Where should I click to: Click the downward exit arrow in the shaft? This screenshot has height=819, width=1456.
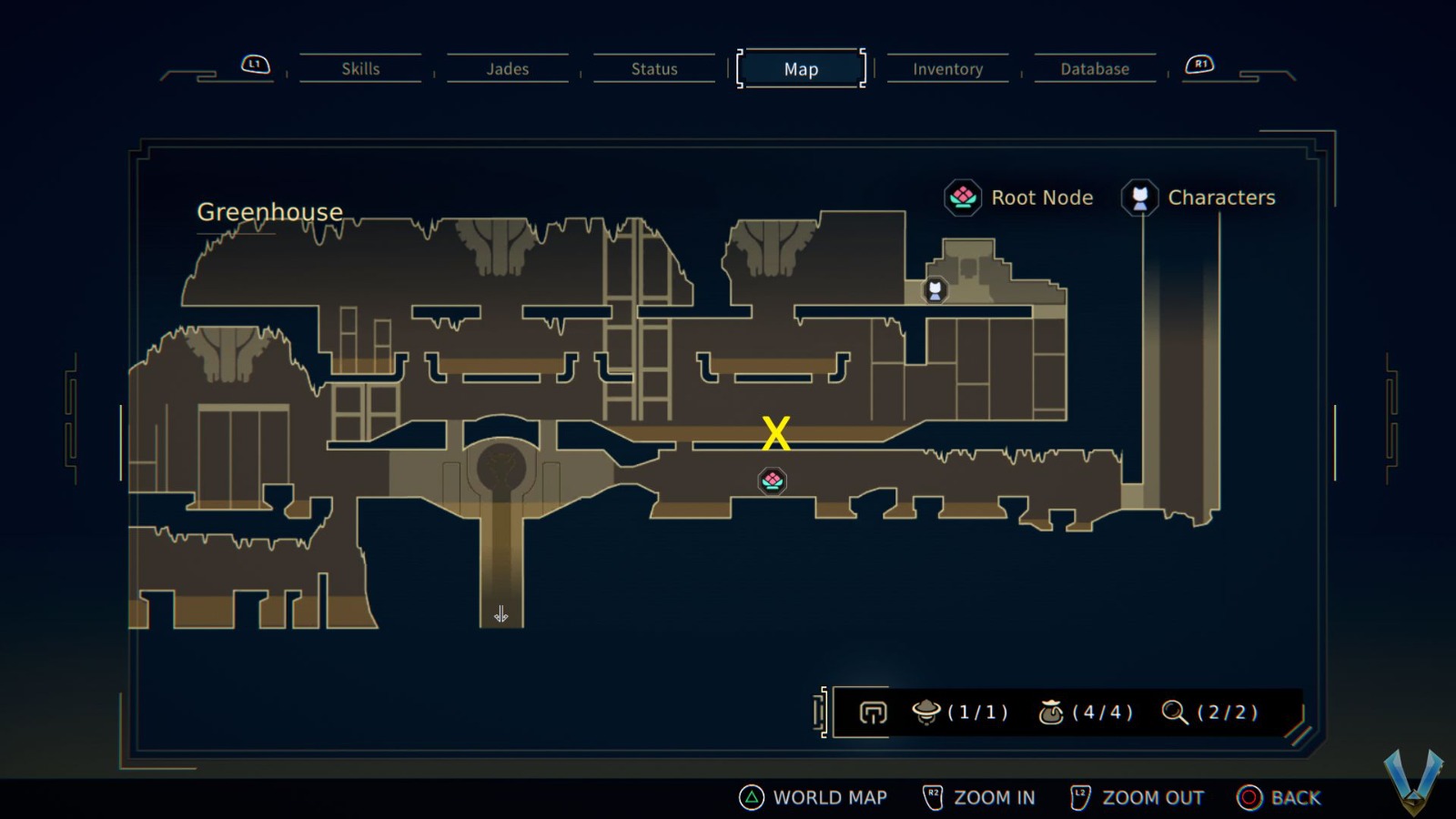point(499,613)
